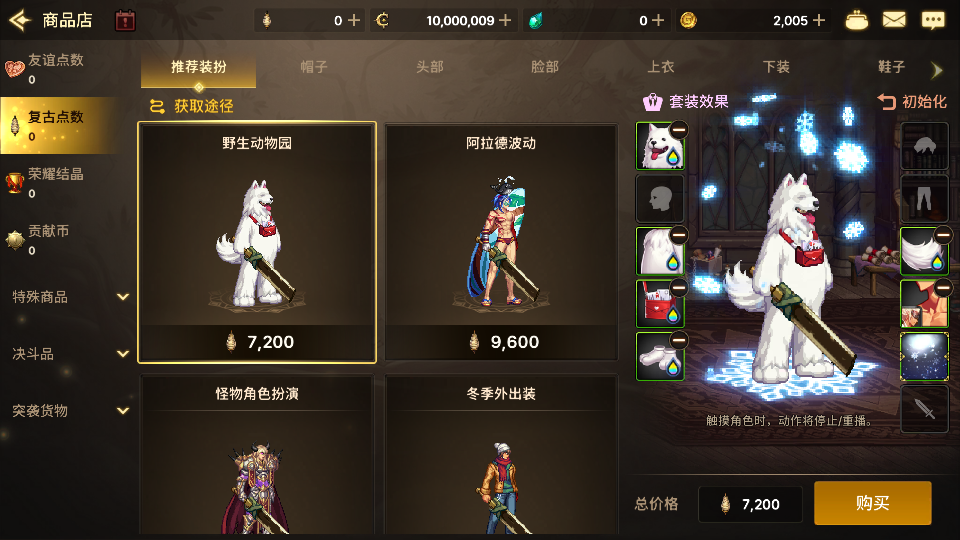The image size is (960, 540).
Task: Open 获取途径 acquisition info
Action: tap(192, 106)
